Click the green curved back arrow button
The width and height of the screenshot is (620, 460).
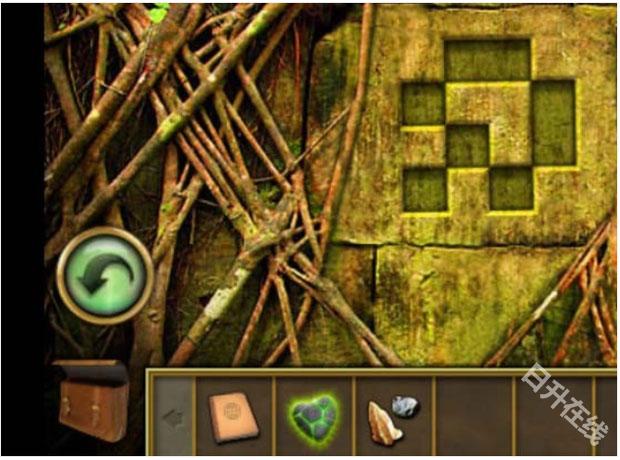(105, 275)
